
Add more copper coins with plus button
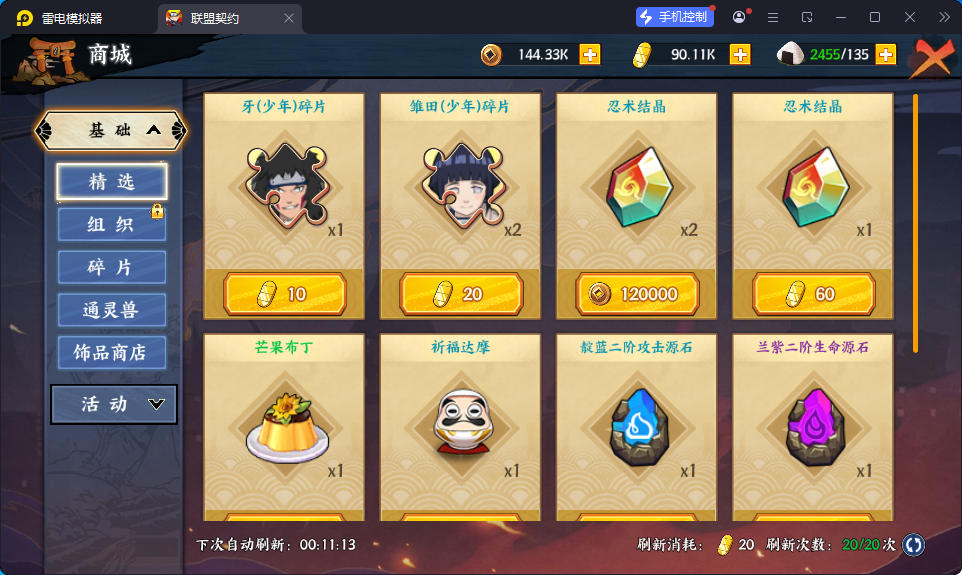pos(590,55)
